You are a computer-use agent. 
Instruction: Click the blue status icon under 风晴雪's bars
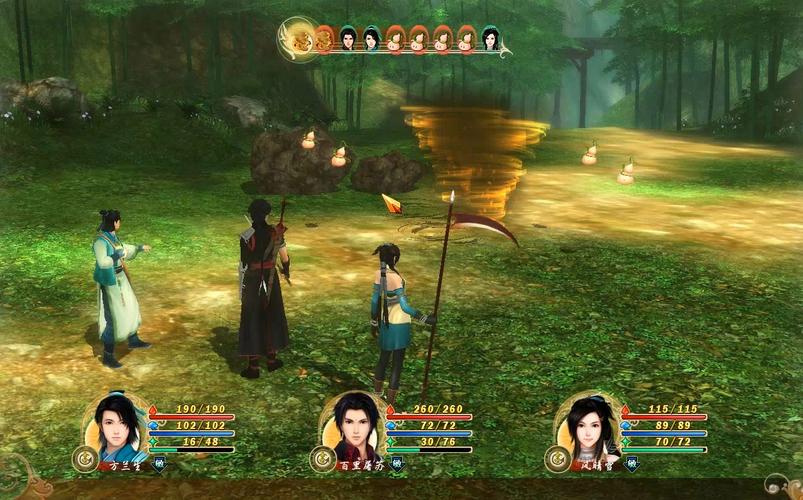click(632, 463)
